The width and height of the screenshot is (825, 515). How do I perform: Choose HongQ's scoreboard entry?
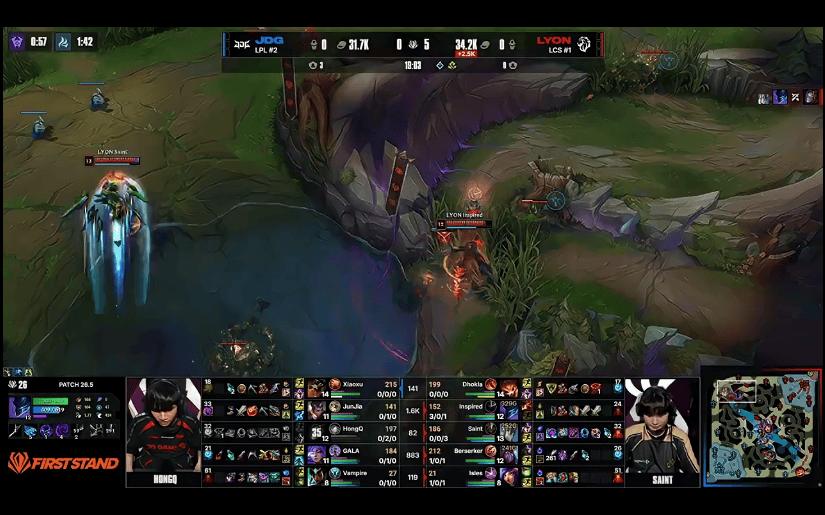pyautogui.click(x=352, y=432)
